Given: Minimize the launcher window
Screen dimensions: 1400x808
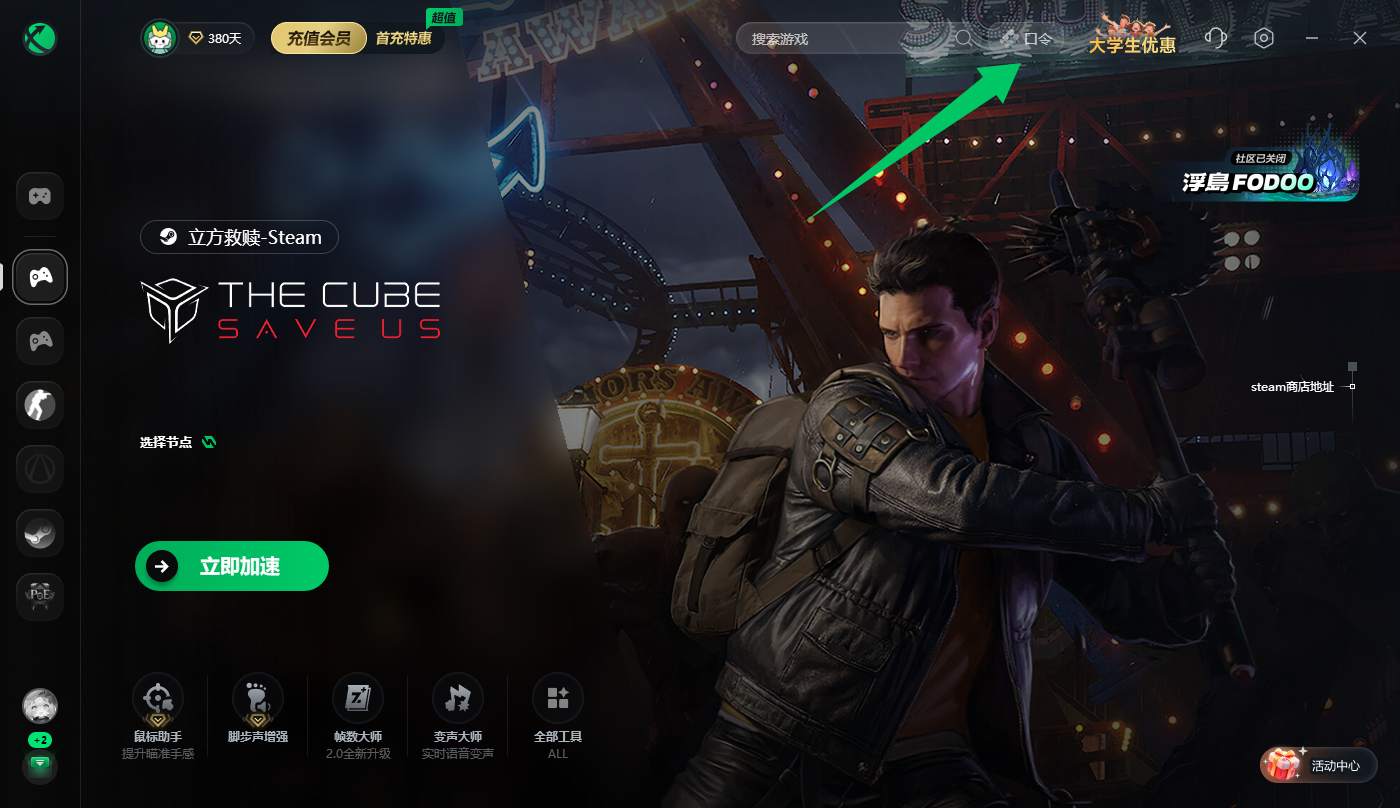Looking at the screenshot, I should point(1312,38).
